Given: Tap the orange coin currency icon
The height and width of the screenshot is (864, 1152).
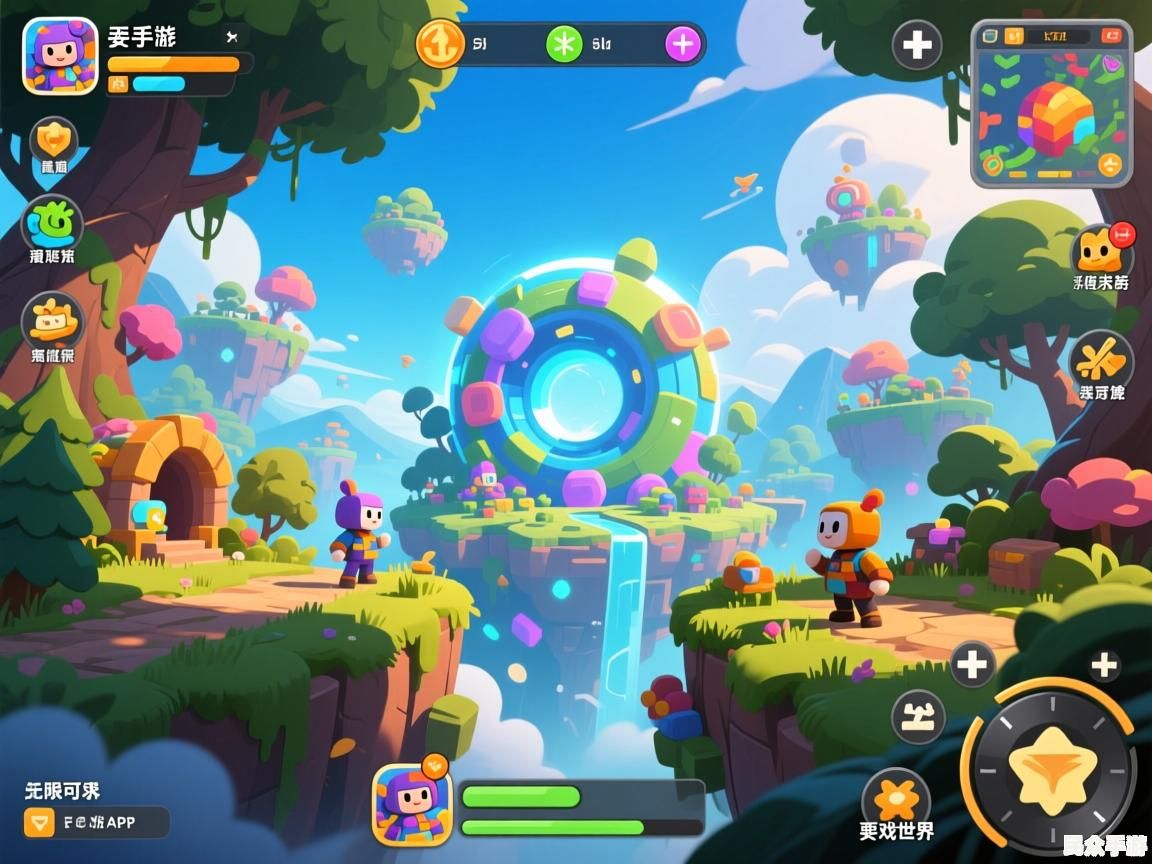Looking at the screenshot, I should [440, 45].
